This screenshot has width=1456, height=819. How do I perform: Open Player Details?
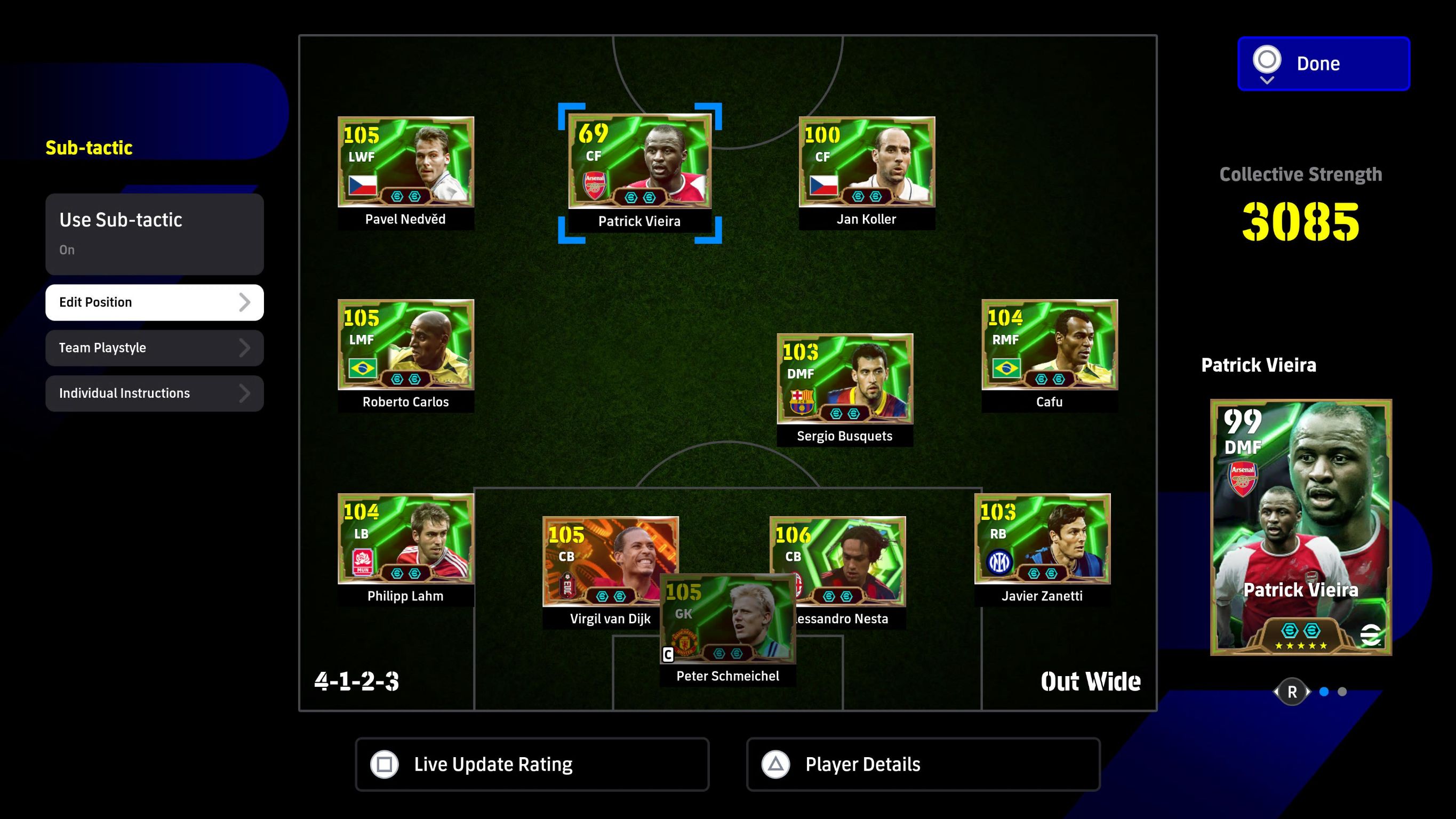tap(923, 764)
